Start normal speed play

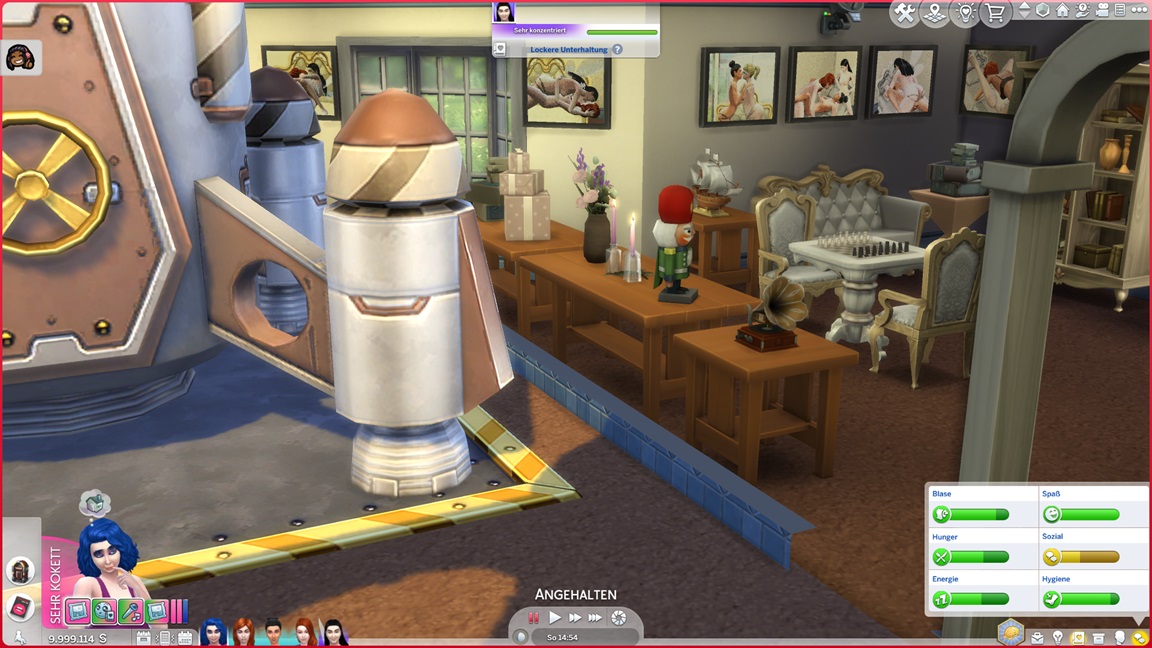tap(555, 618)
